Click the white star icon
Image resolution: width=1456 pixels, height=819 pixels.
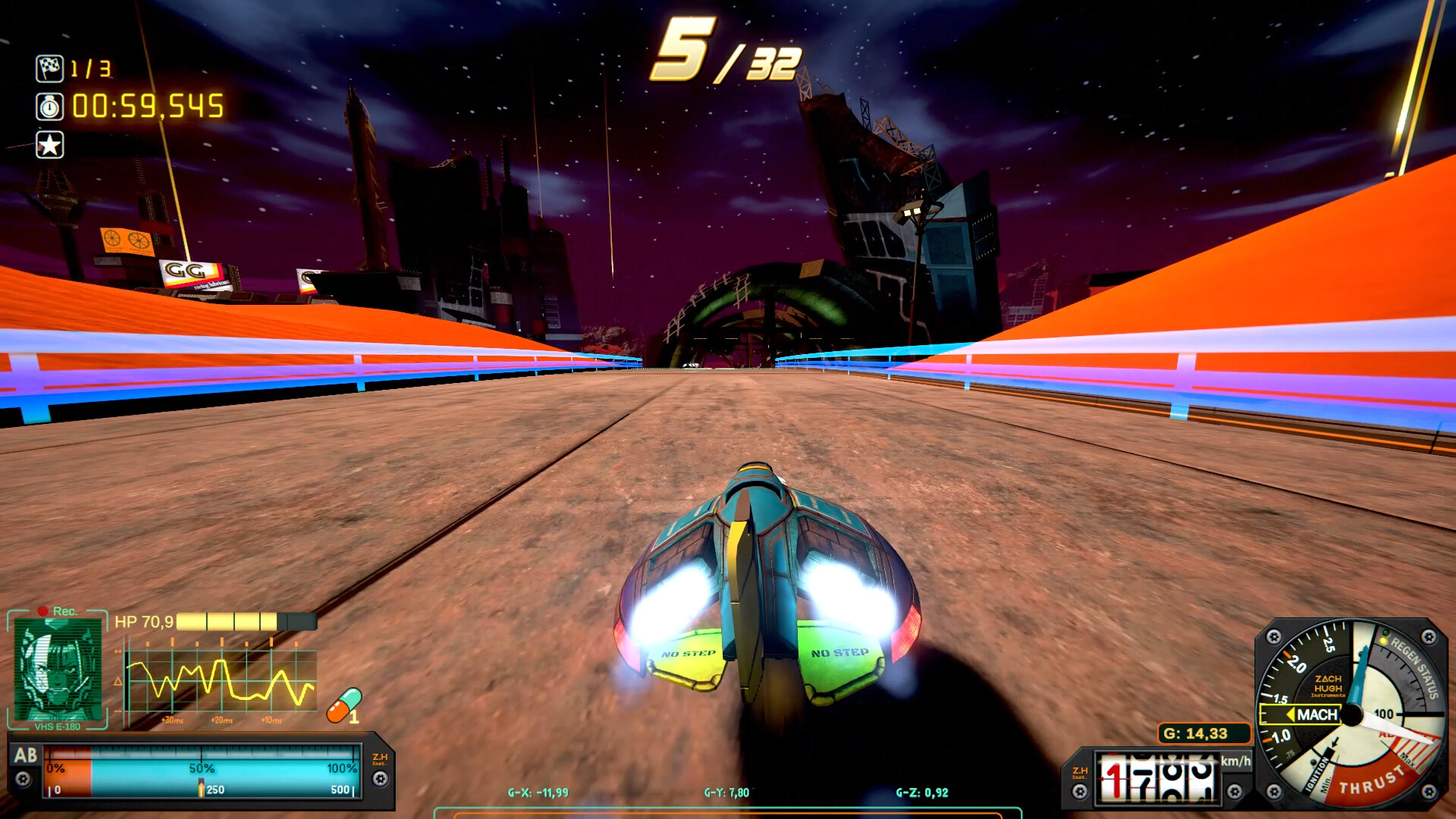coord(49,145)
